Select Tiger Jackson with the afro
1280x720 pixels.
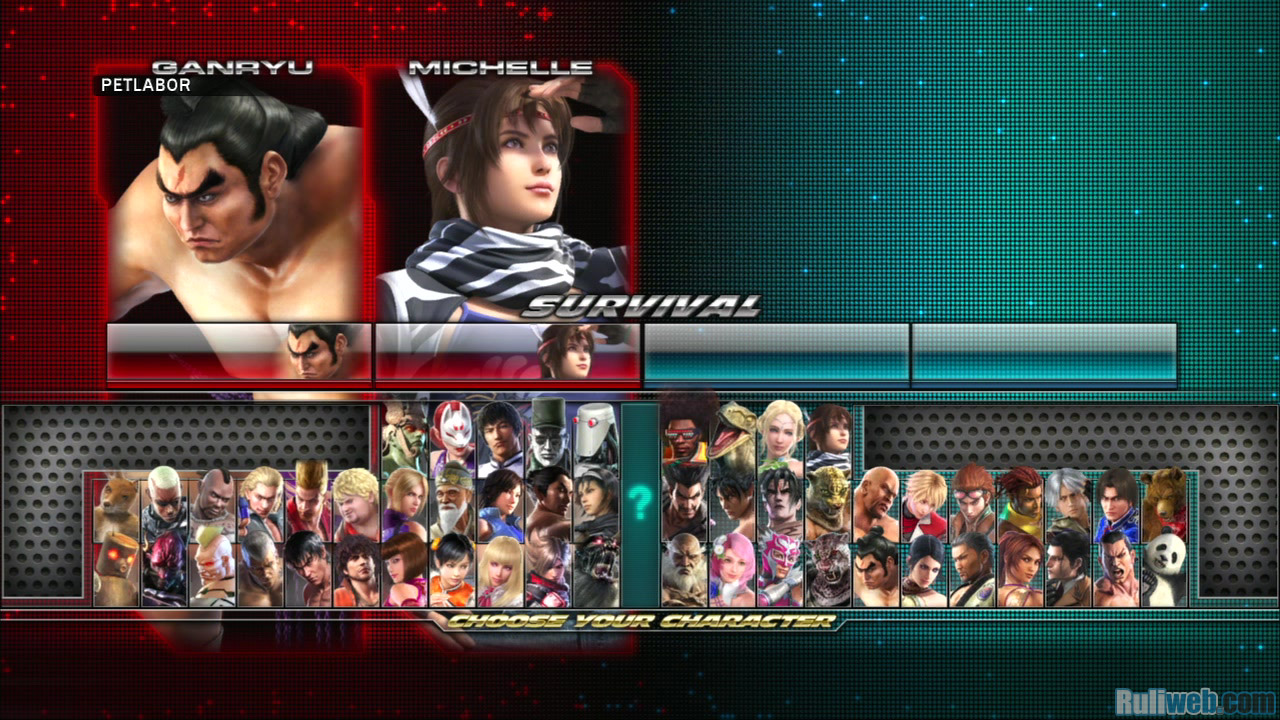coord(684,430)
